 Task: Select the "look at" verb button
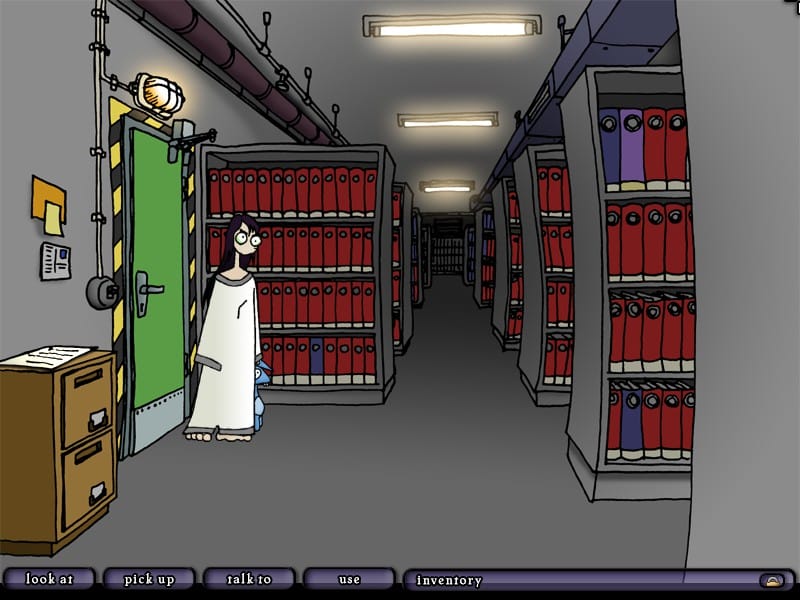click(x=49, y=579)
